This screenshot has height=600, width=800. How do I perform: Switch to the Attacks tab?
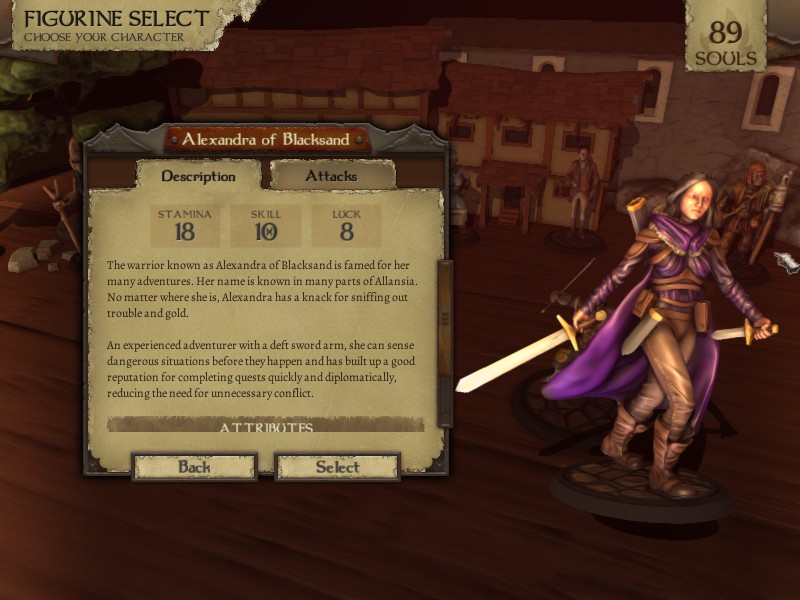331,176
